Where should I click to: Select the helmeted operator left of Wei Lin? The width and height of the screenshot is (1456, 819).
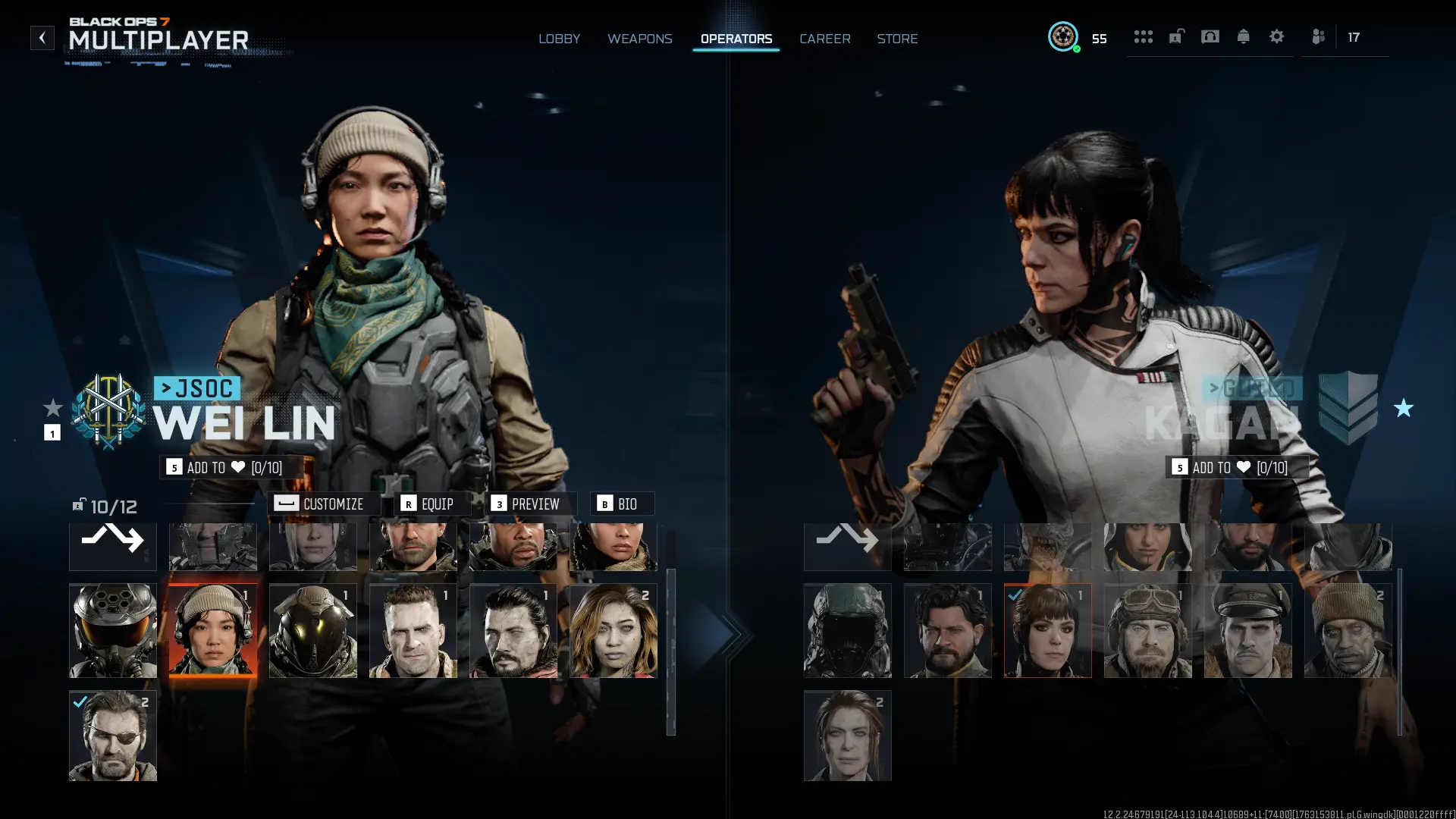click(112, 630)
